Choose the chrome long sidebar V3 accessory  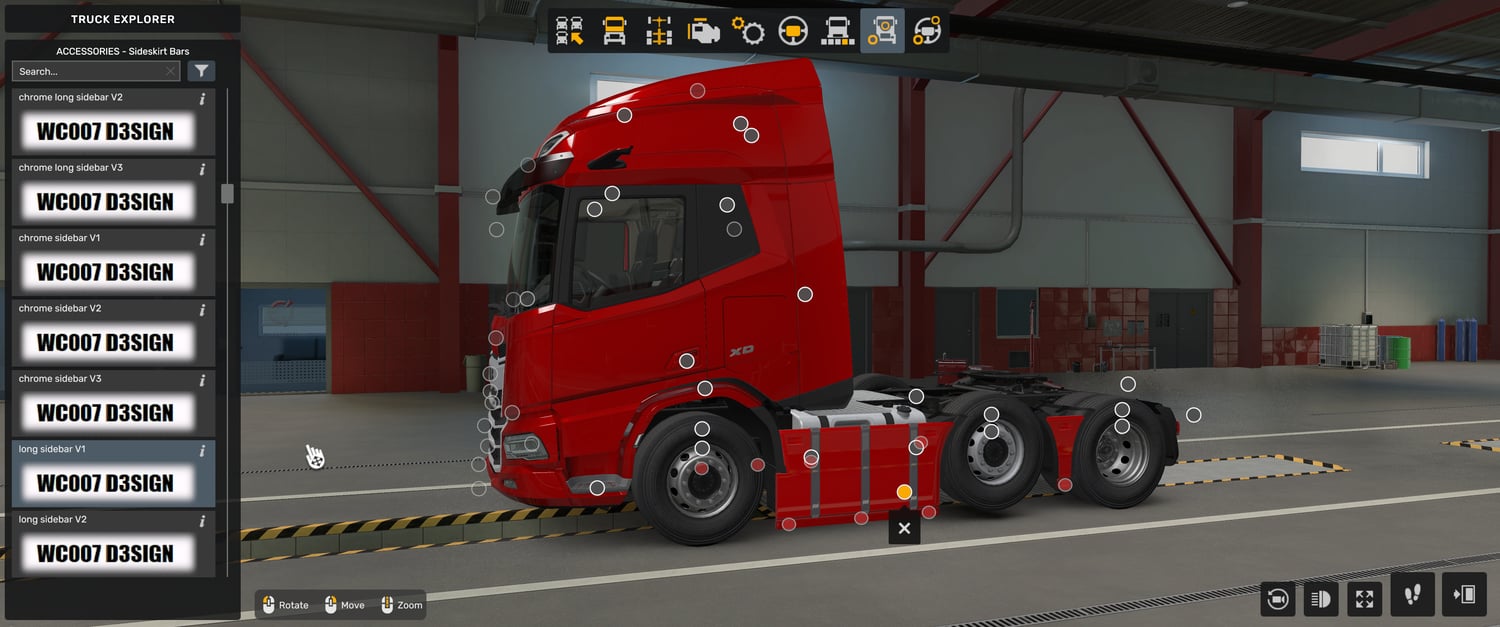pos(104,201)
